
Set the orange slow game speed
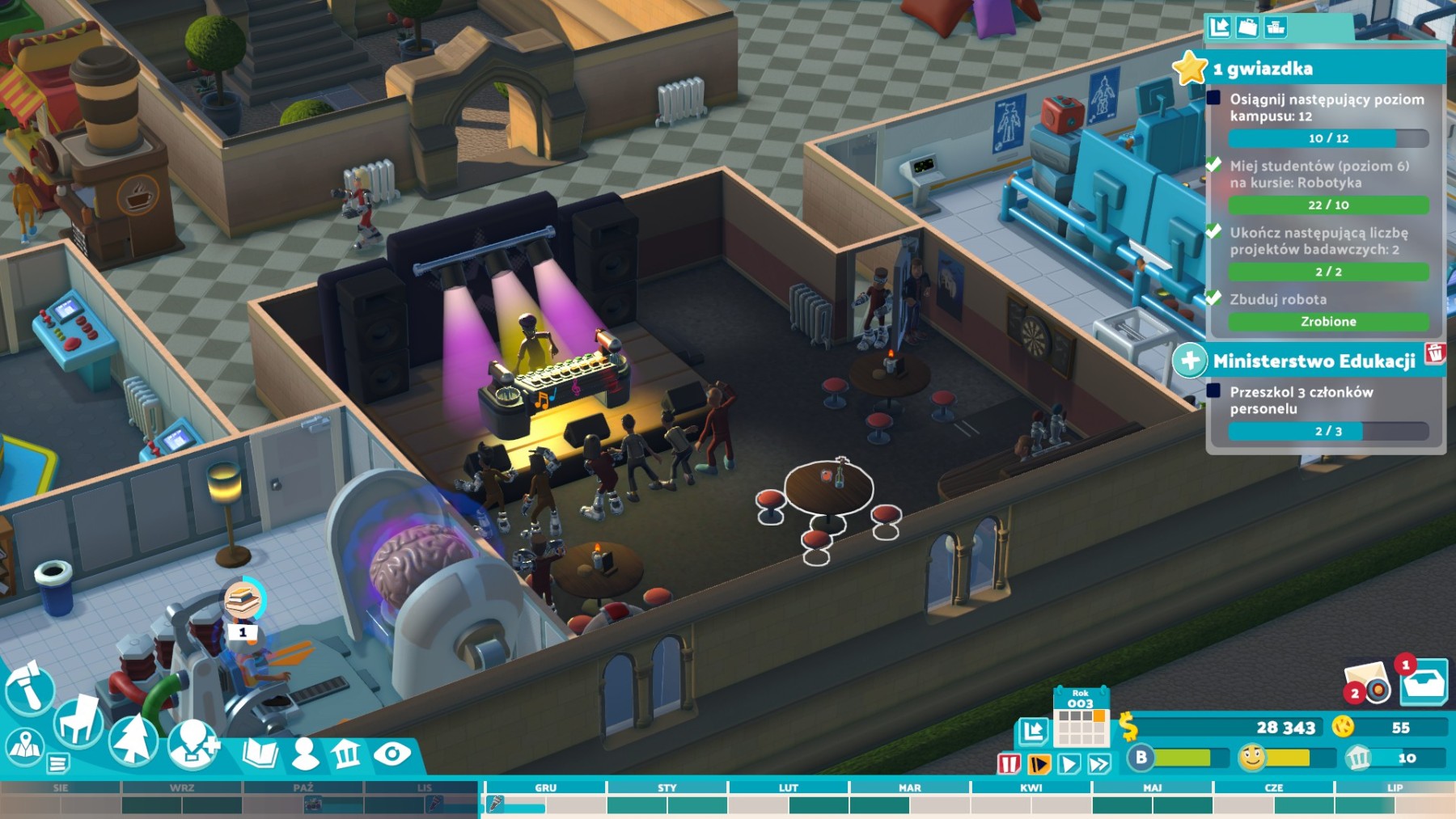(x=1039, y=764)
